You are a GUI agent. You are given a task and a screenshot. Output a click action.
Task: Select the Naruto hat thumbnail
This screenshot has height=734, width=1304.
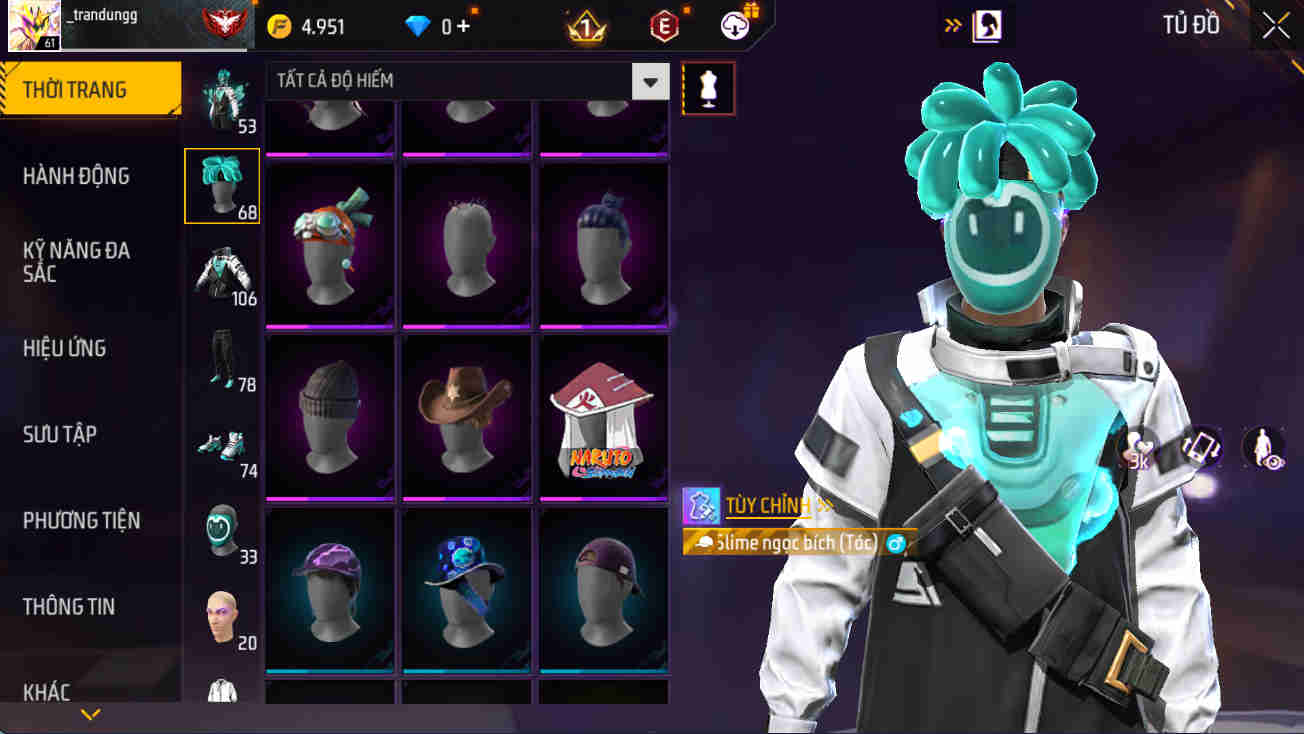click(603, 417)
